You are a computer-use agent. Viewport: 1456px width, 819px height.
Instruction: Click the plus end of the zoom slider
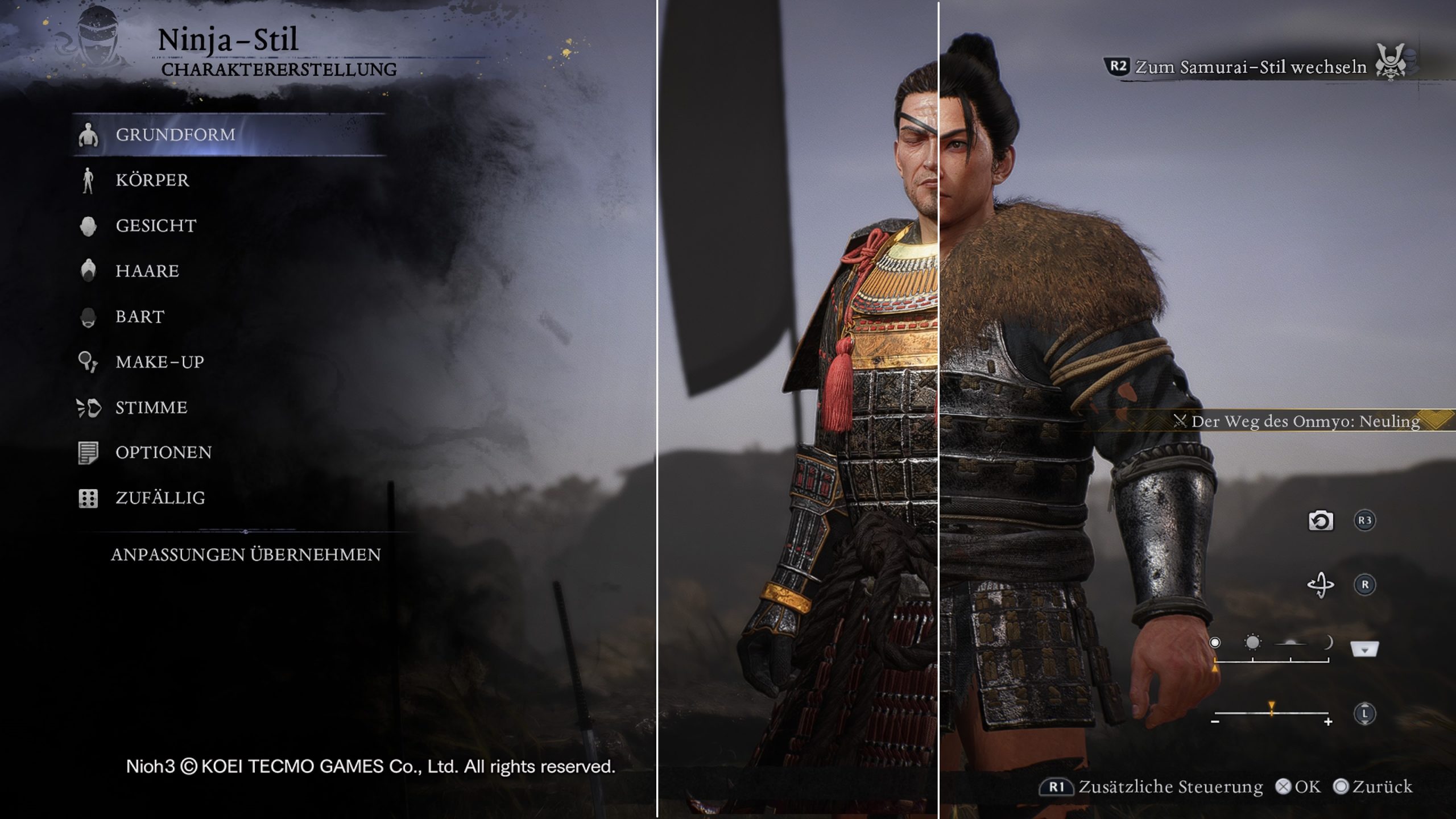(x=1328, y=722)
